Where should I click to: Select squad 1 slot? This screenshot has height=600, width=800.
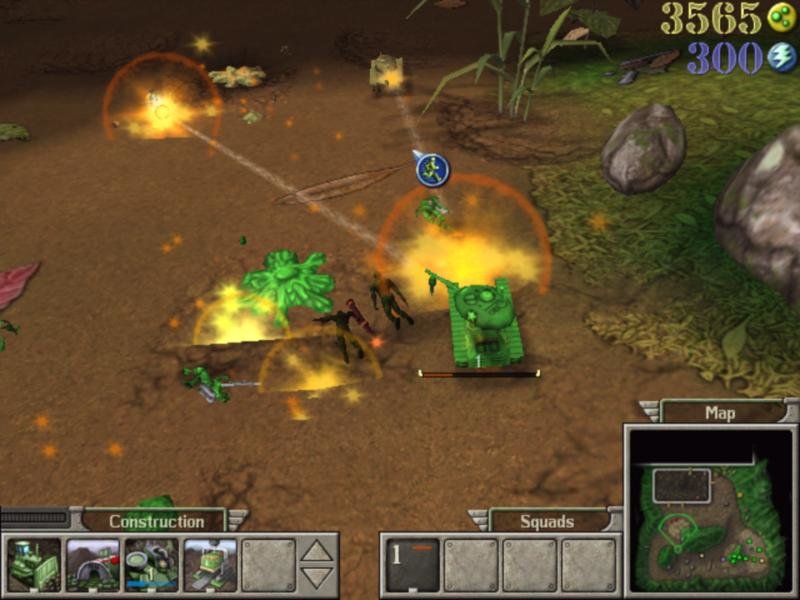coord(412,565)
